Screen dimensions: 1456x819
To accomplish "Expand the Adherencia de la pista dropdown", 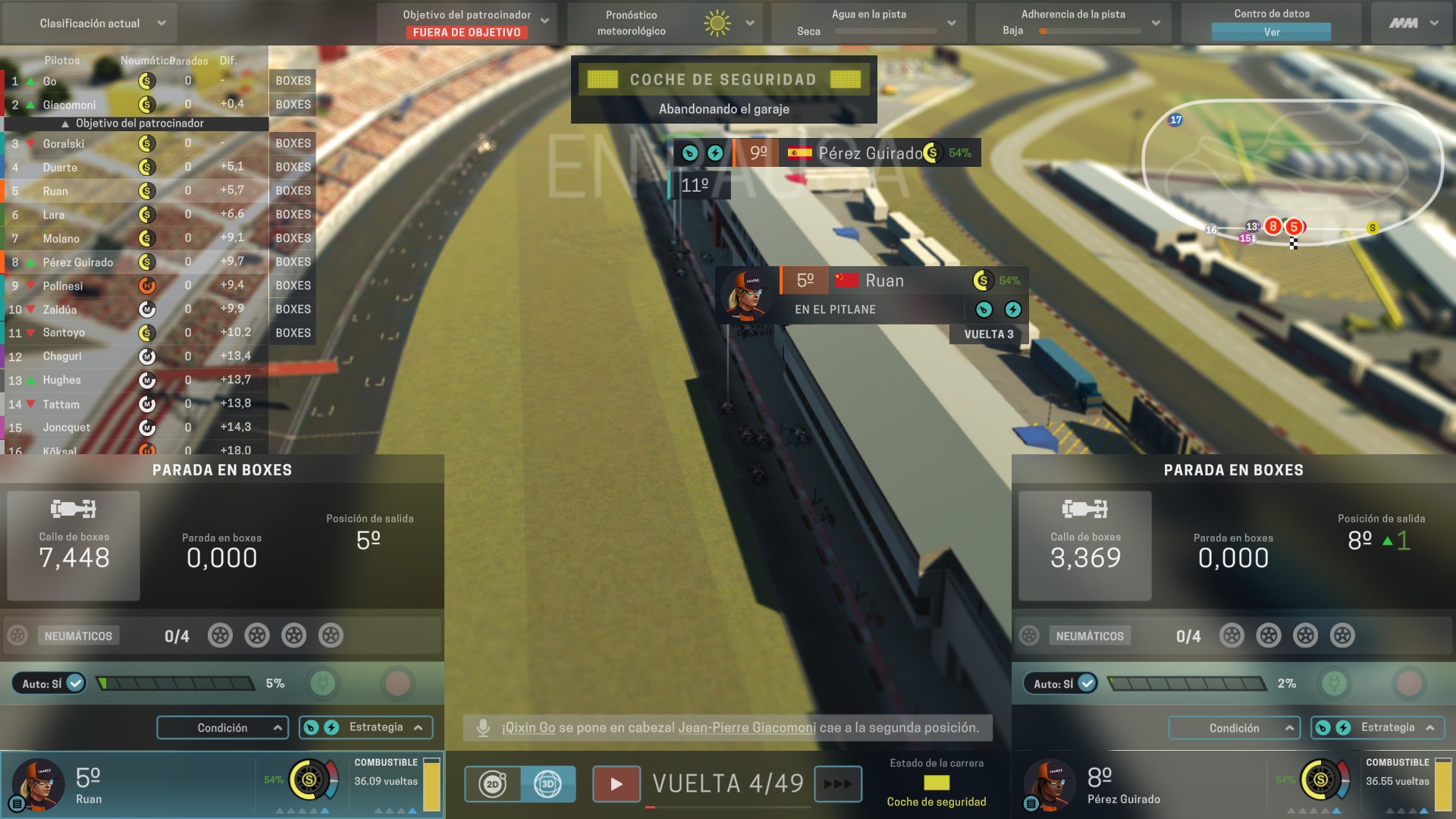I will [x=1156, y=23].
